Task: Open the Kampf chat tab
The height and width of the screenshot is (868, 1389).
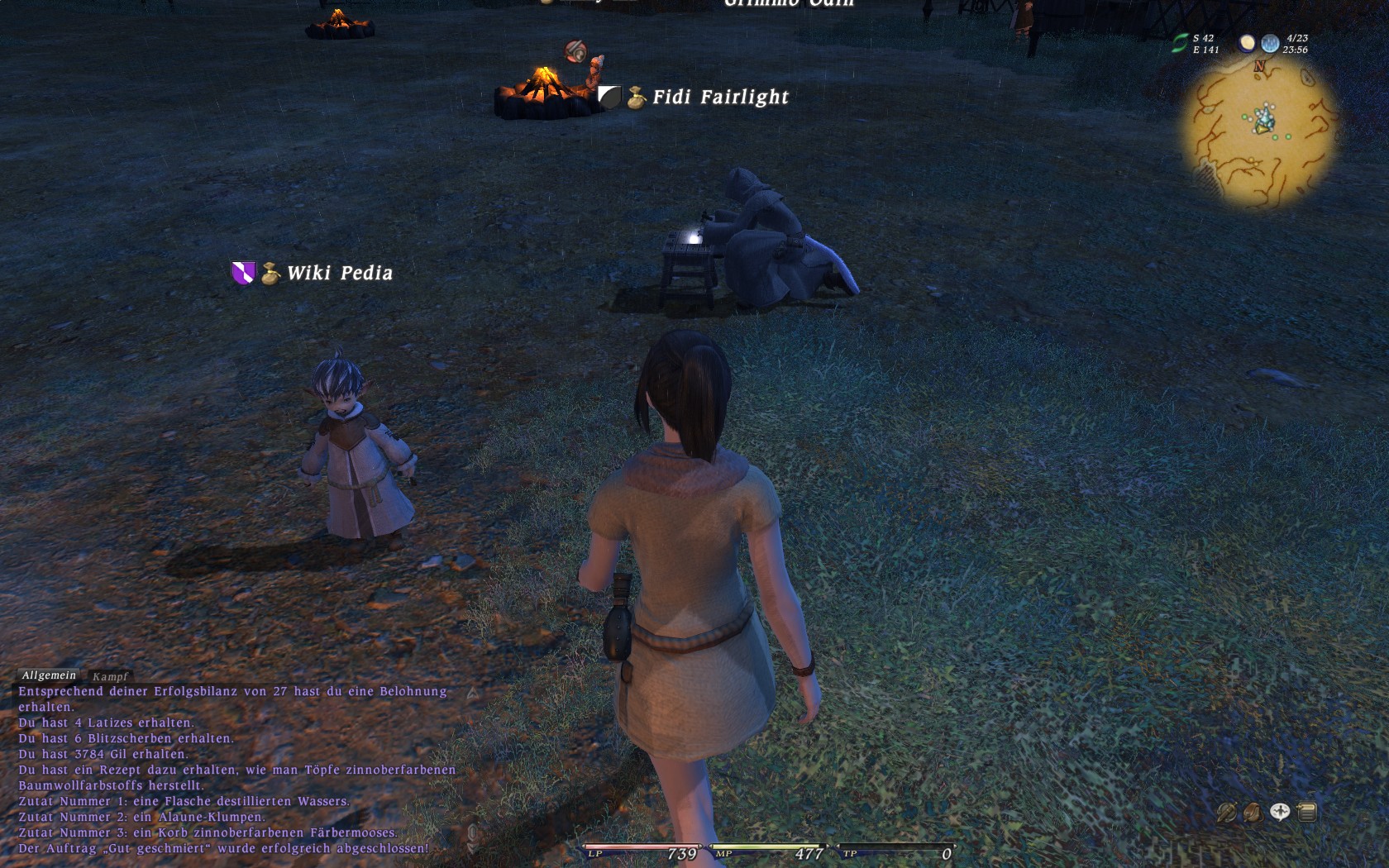Action: point(110,676)
